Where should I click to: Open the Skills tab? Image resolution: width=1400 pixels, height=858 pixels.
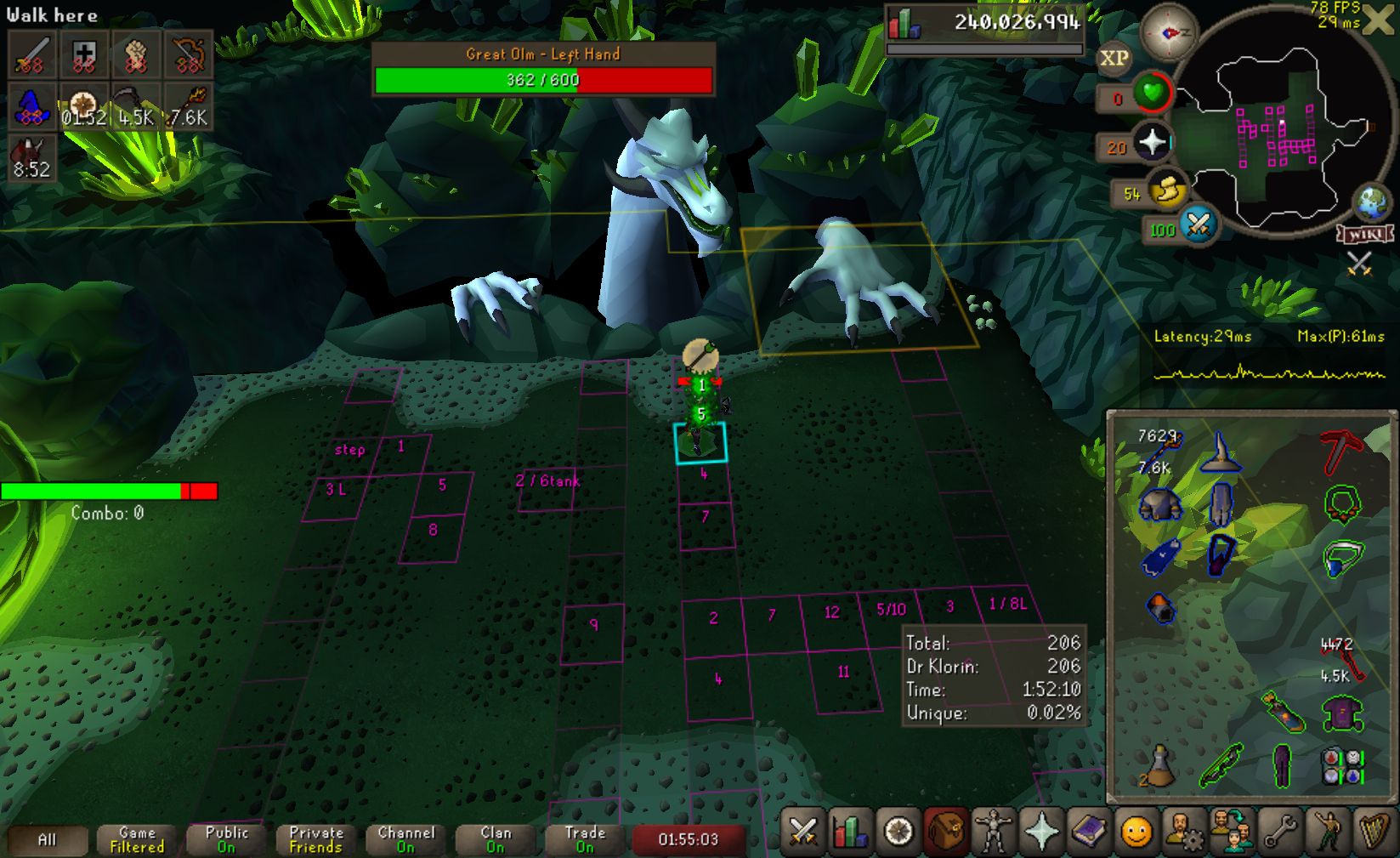[850, 832]
